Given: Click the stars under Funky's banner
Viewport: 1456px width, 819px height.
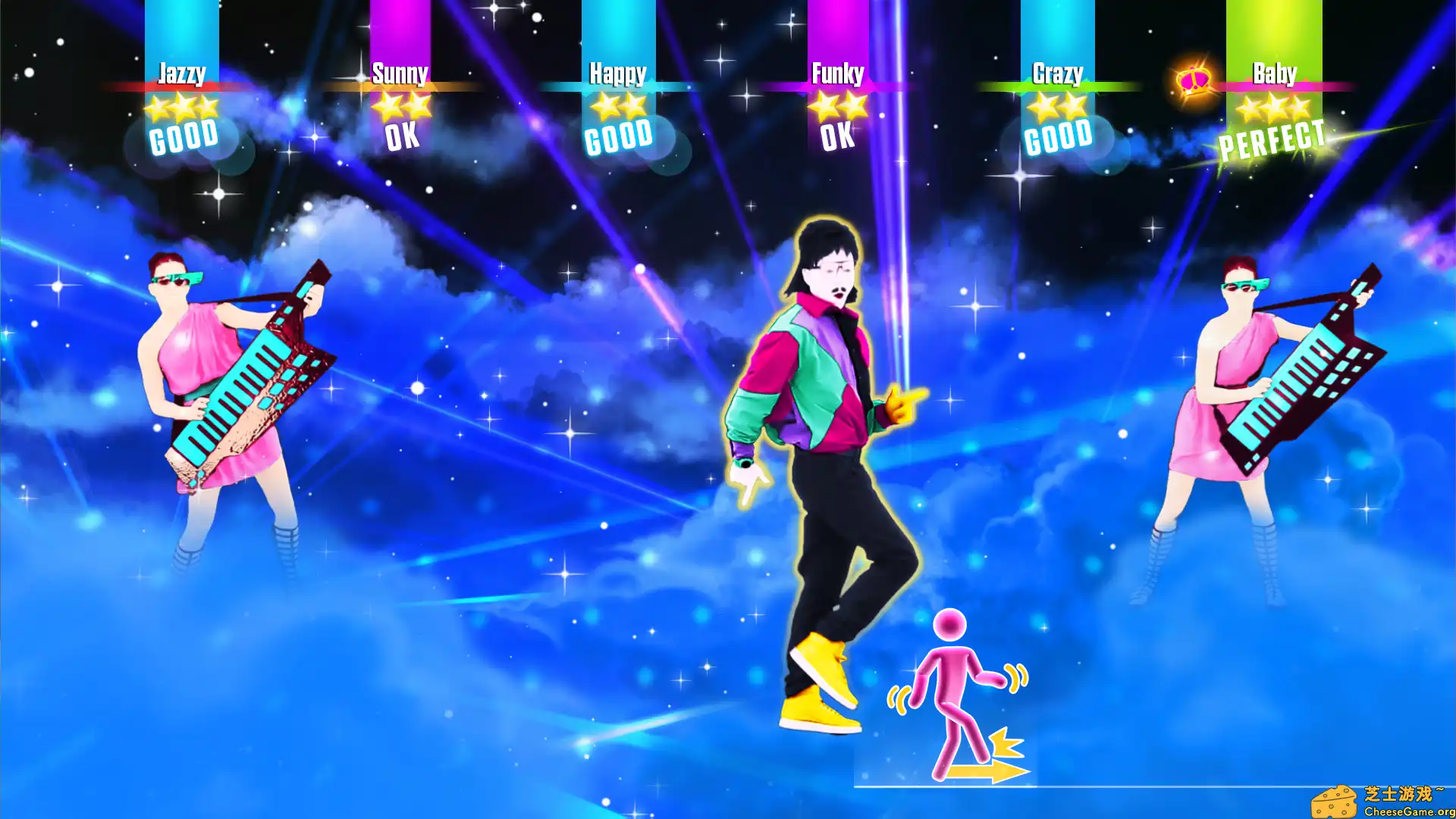Looking at the screenshot, I should 837,107.
